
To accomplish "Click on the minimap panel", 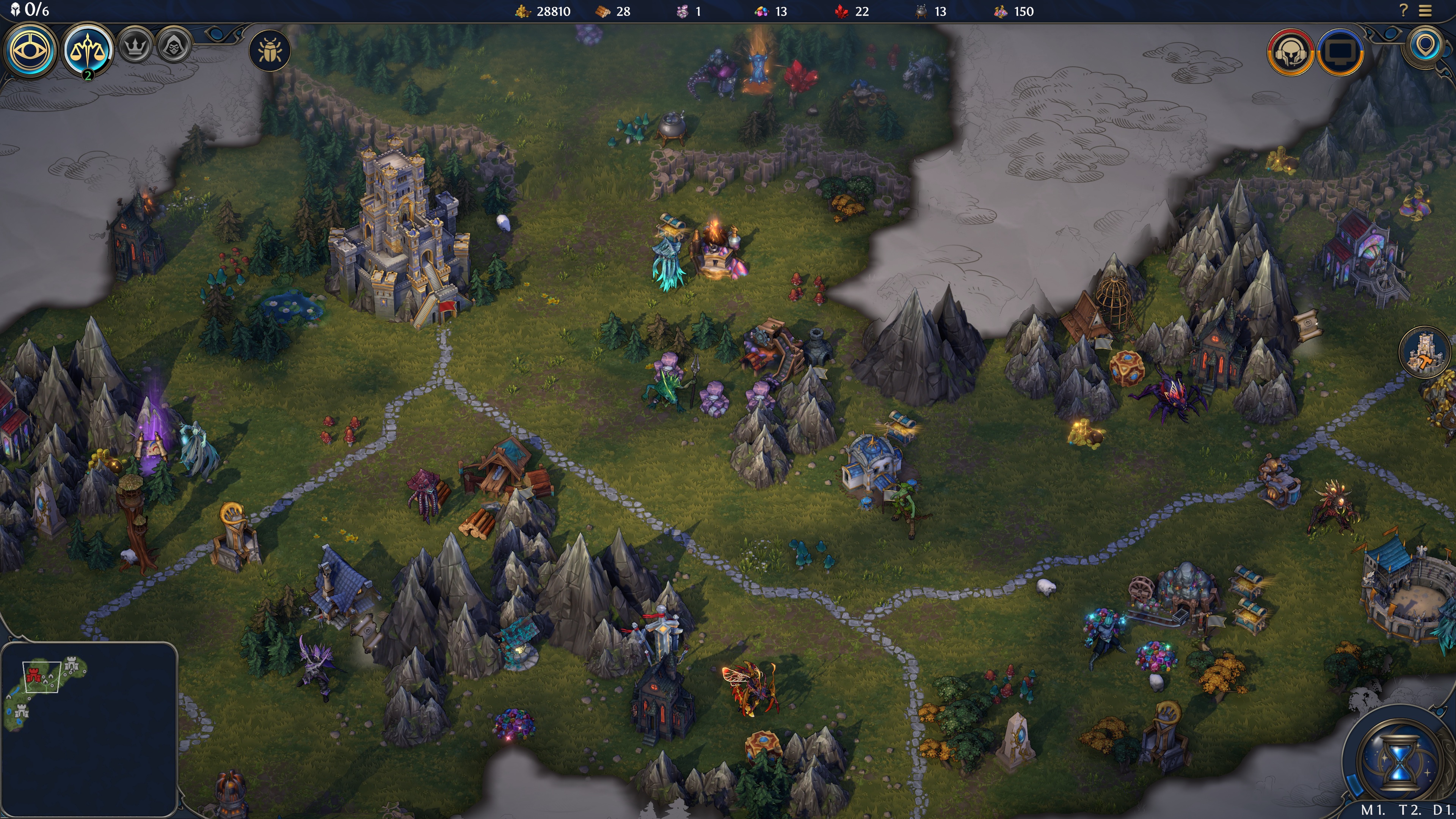I will tap(89, 729).
